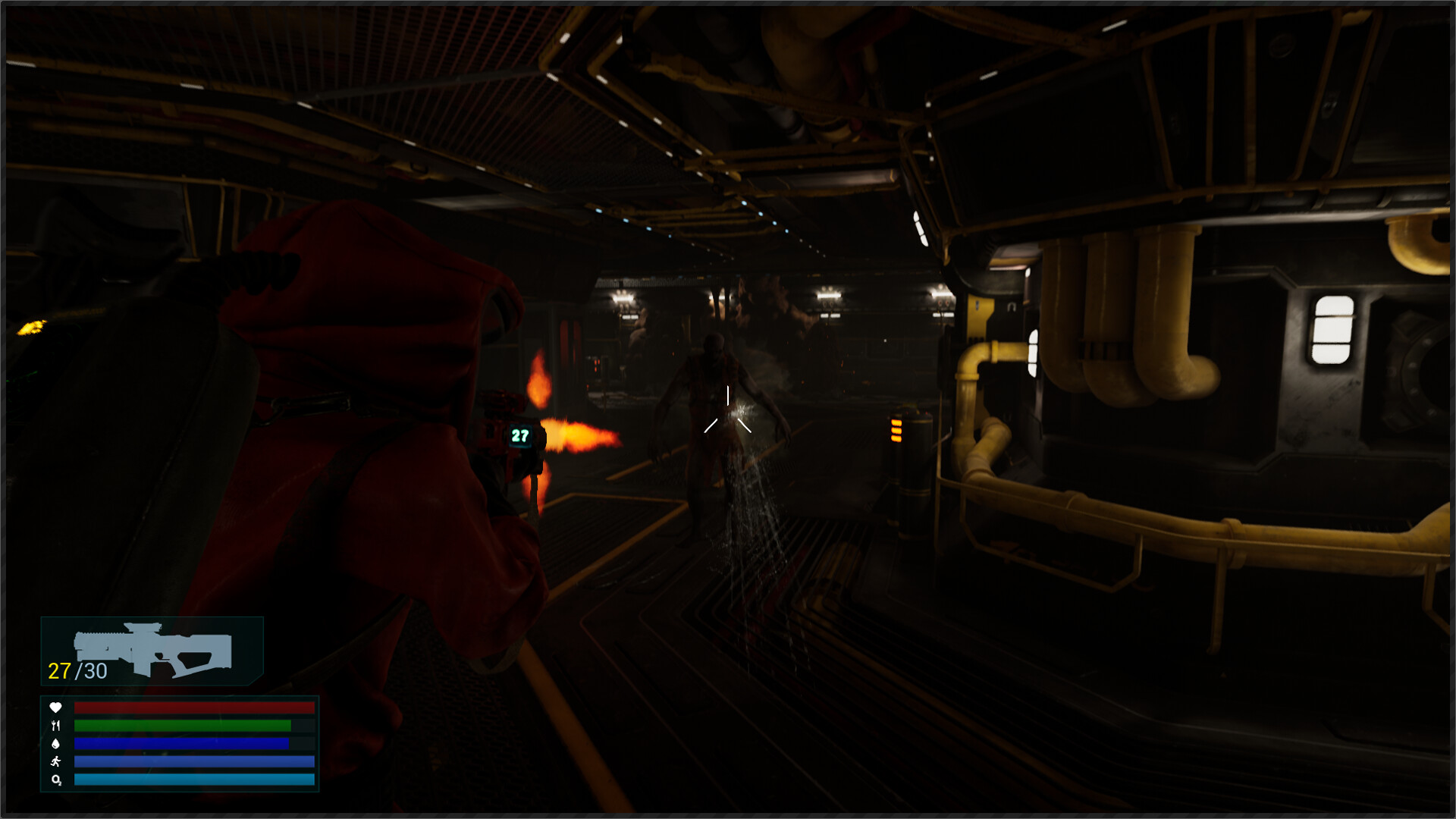
Task: Select the heart health icon
Action: tap(55, 707)
